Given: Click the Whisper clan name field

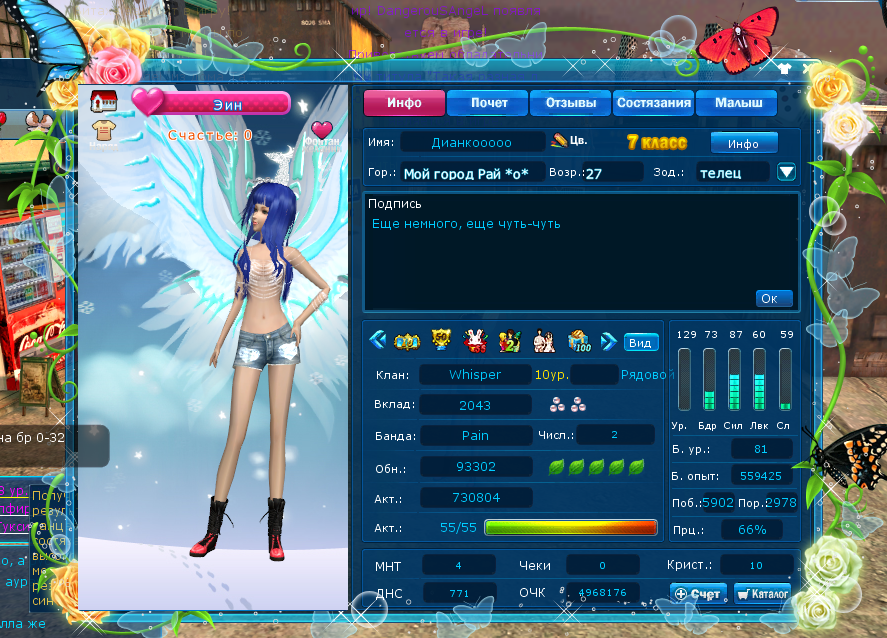Looking at the screenshot, I should point(475,375).
